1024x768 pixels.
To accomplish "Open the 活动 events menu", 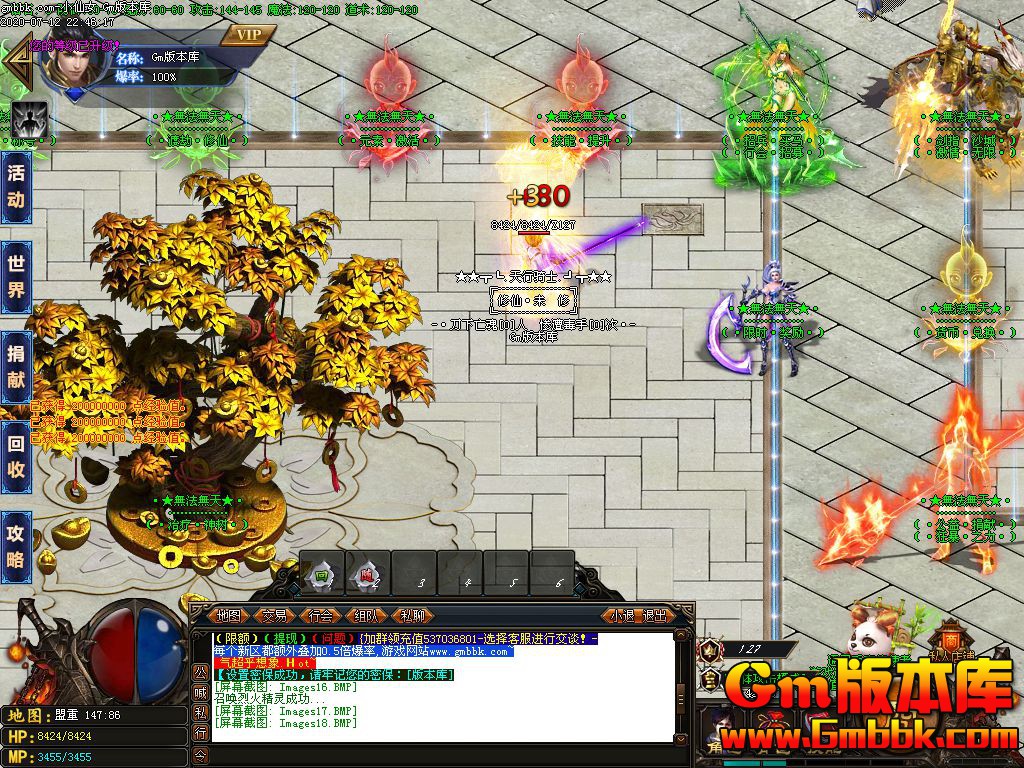I will [16, 186].
